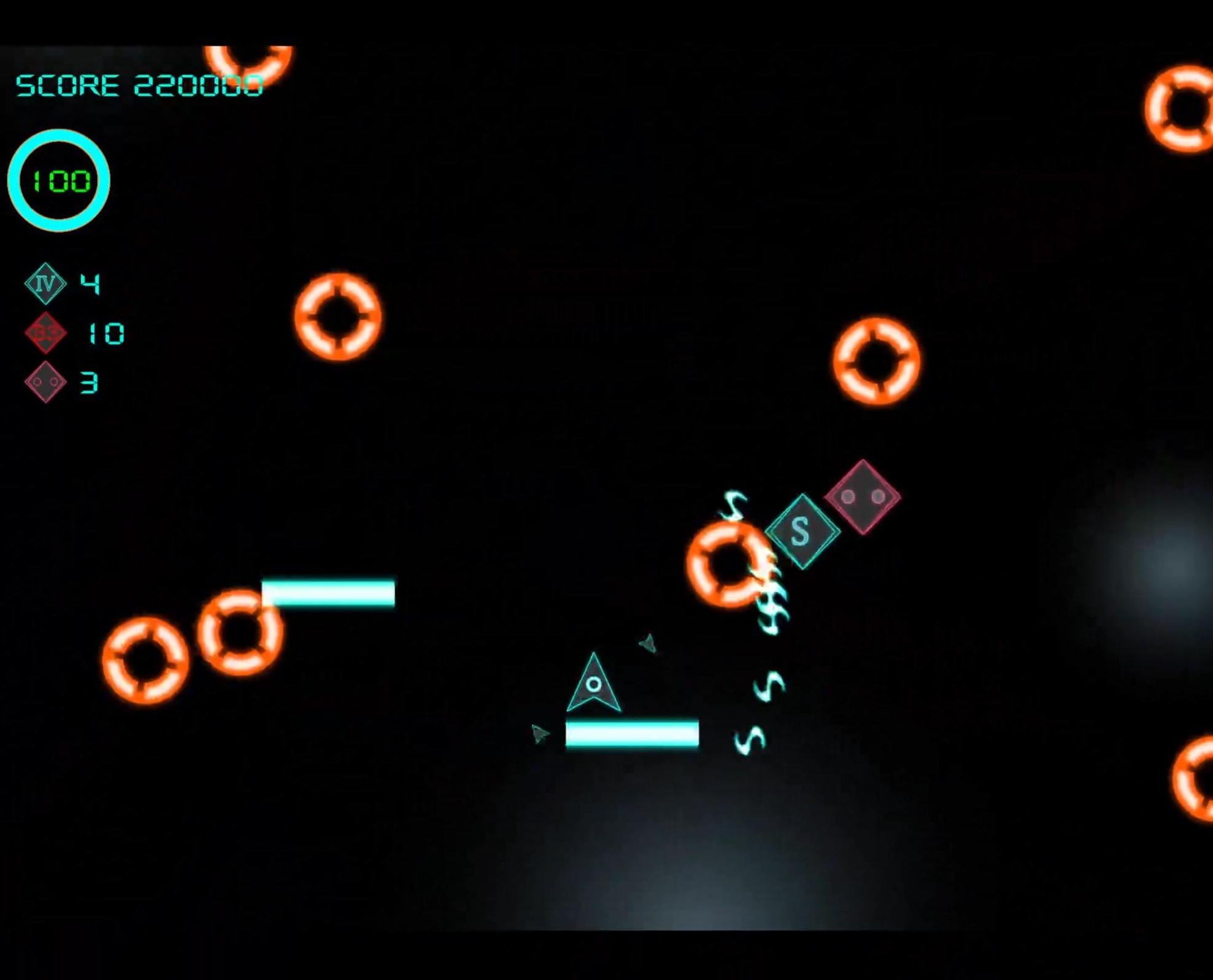
Task: Click the counter showing 10 beside the red diamond
Action: (106, 333)
